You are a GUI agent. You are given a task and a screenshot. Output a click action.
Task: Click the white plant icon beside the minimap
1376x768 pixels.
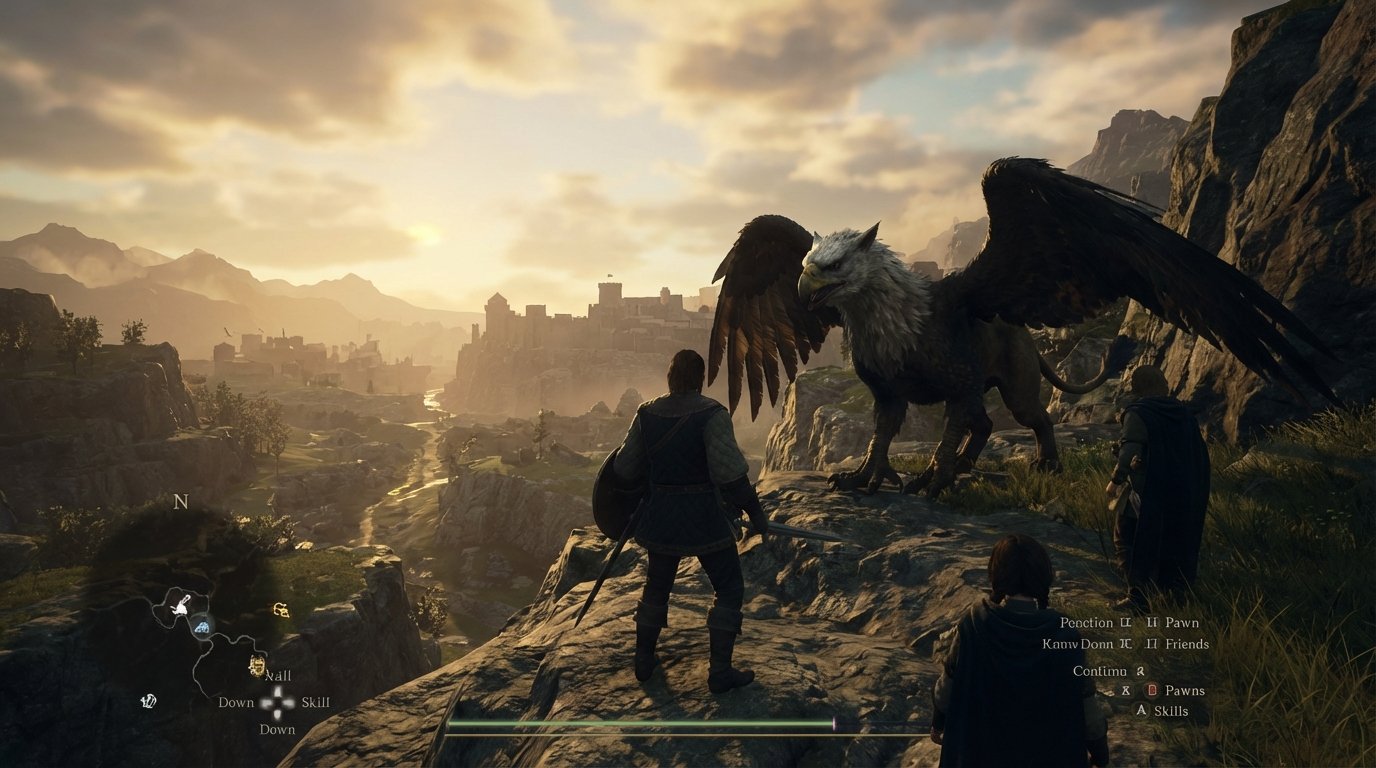pos(150,701)
